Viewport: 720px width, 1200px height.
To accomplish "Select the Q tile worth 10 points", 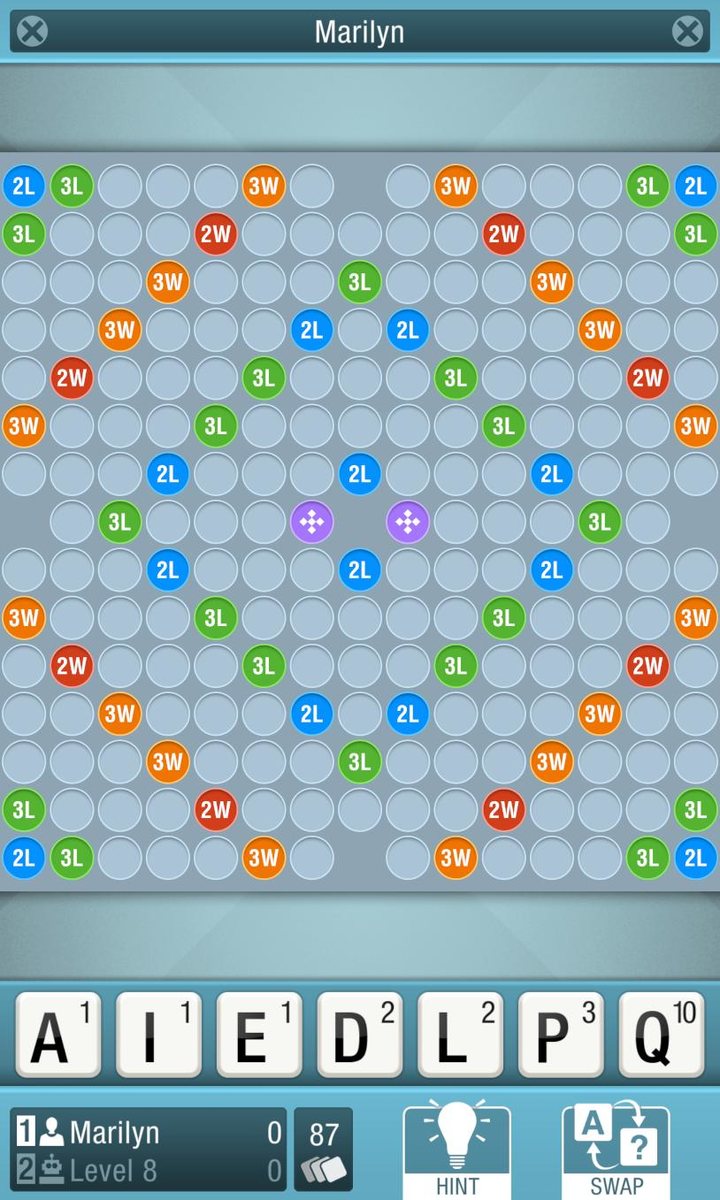I will pyautogui.click(x=661, y=1034).
